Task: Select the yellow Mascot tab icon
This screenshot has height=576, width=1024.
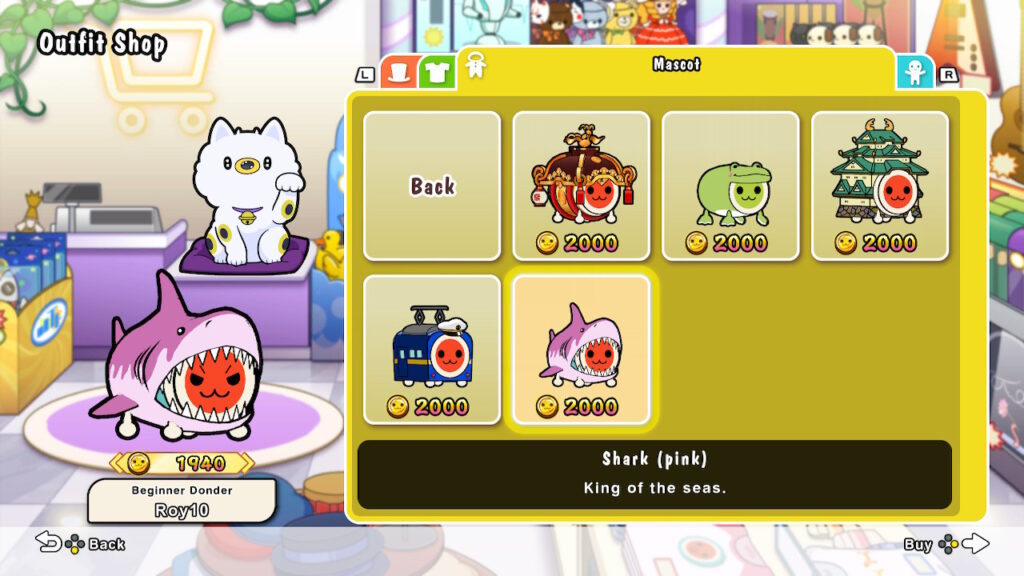Action: (475, 66)
